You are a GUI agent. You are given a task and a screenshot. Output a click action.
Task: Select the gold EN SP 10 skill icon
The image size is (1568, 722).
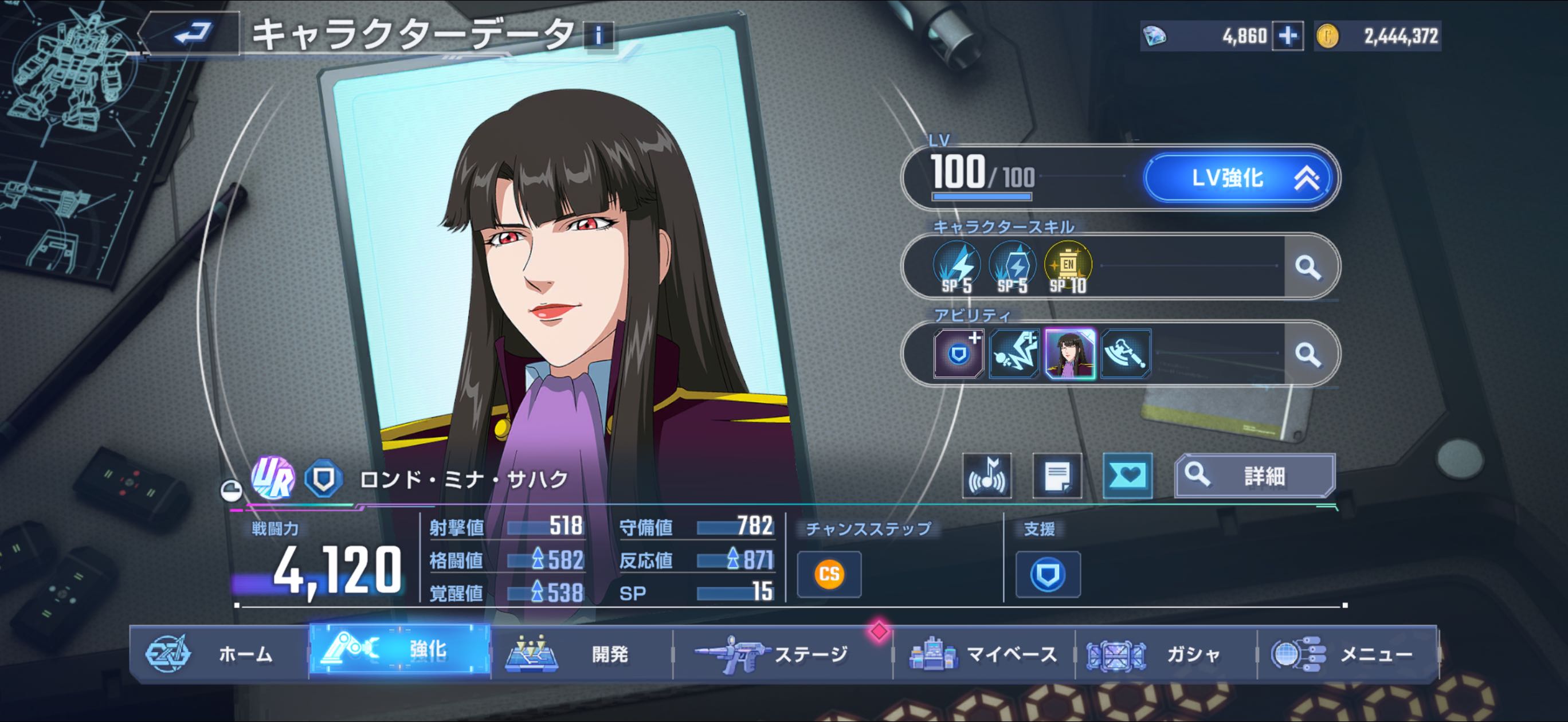[1068, 266]
